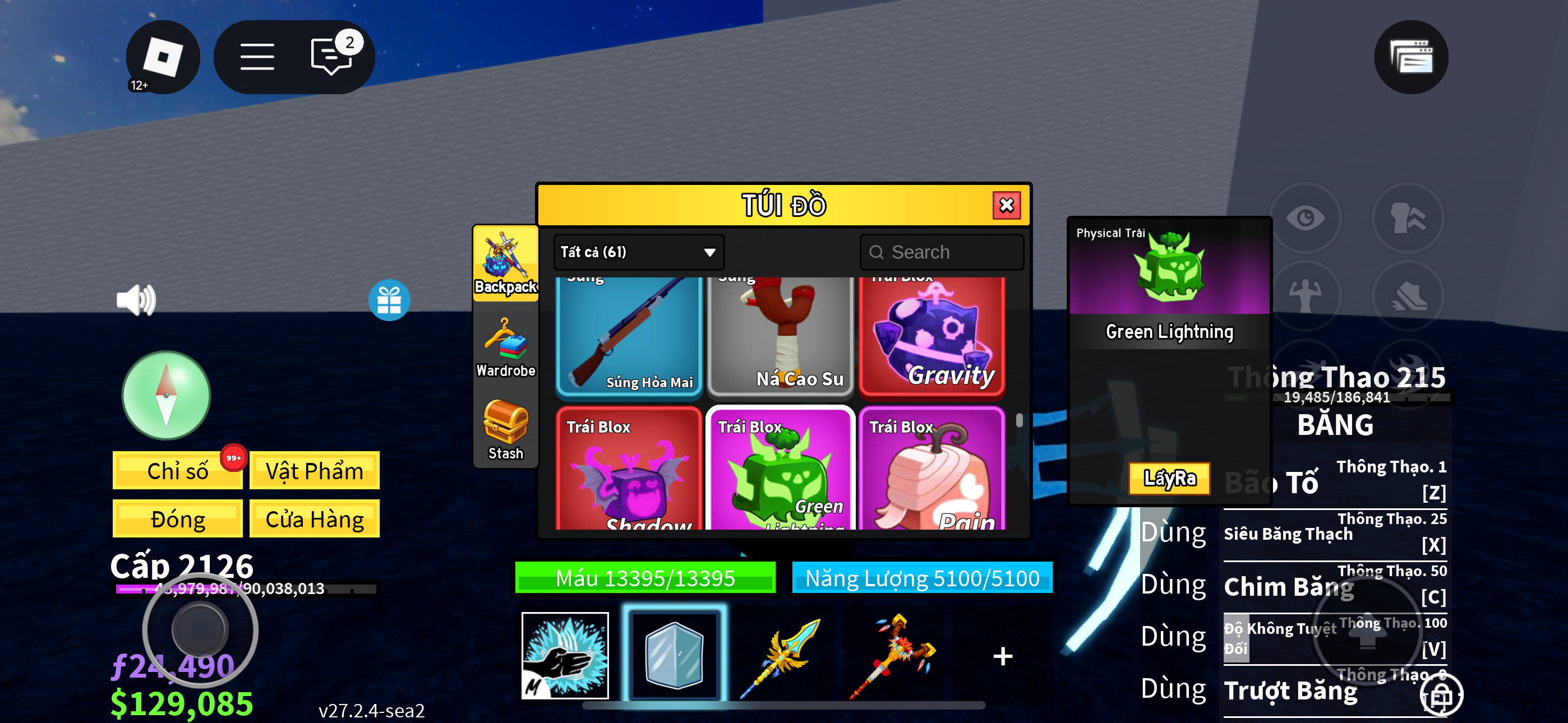Open the Vật Phẩm items menu
This screenshot has width=1568, height=723.
314,470
